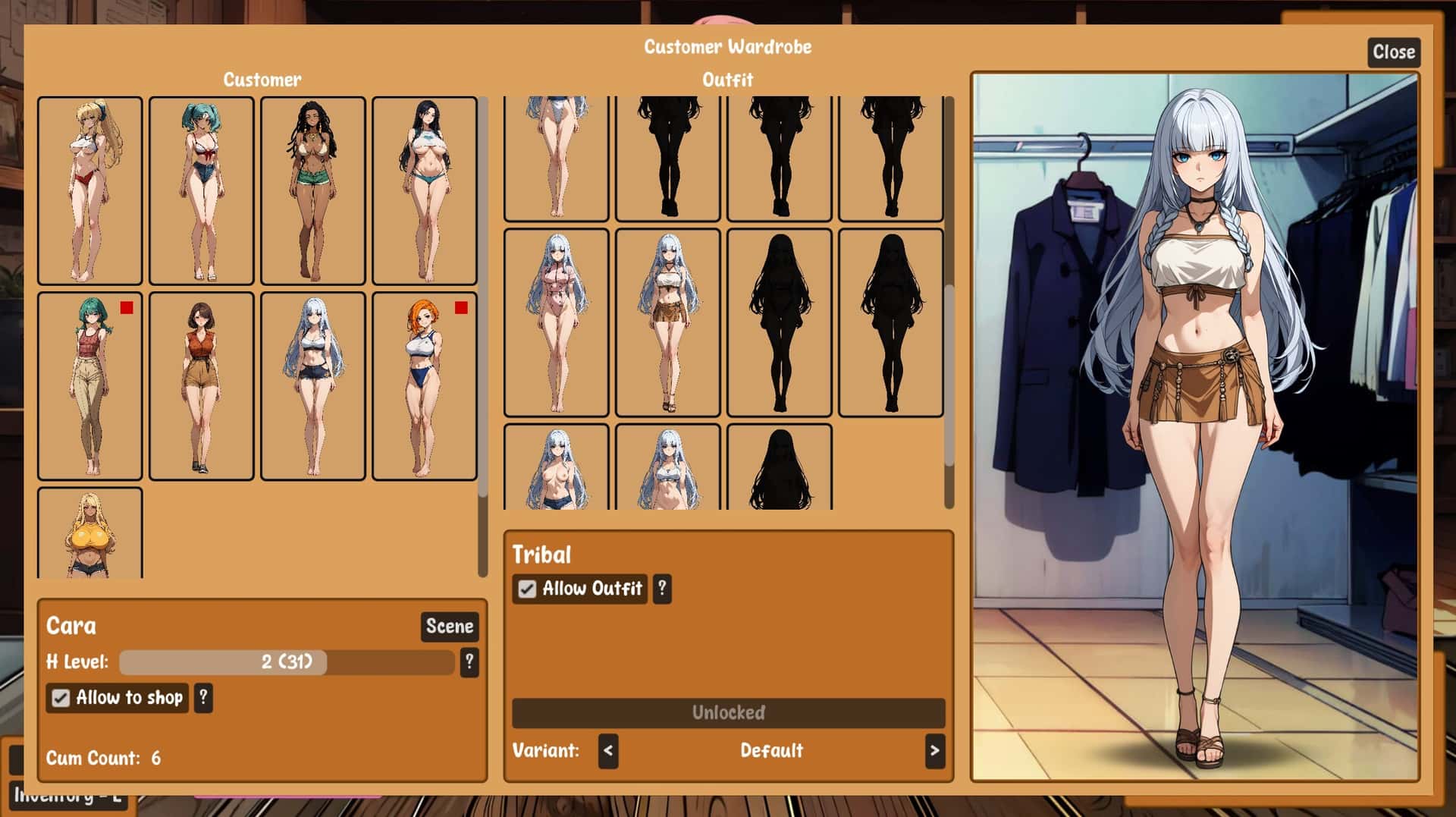This screenshot has width=1456, height=817.
Task: Click the next Variant arrow
Action: pos(934,751)
